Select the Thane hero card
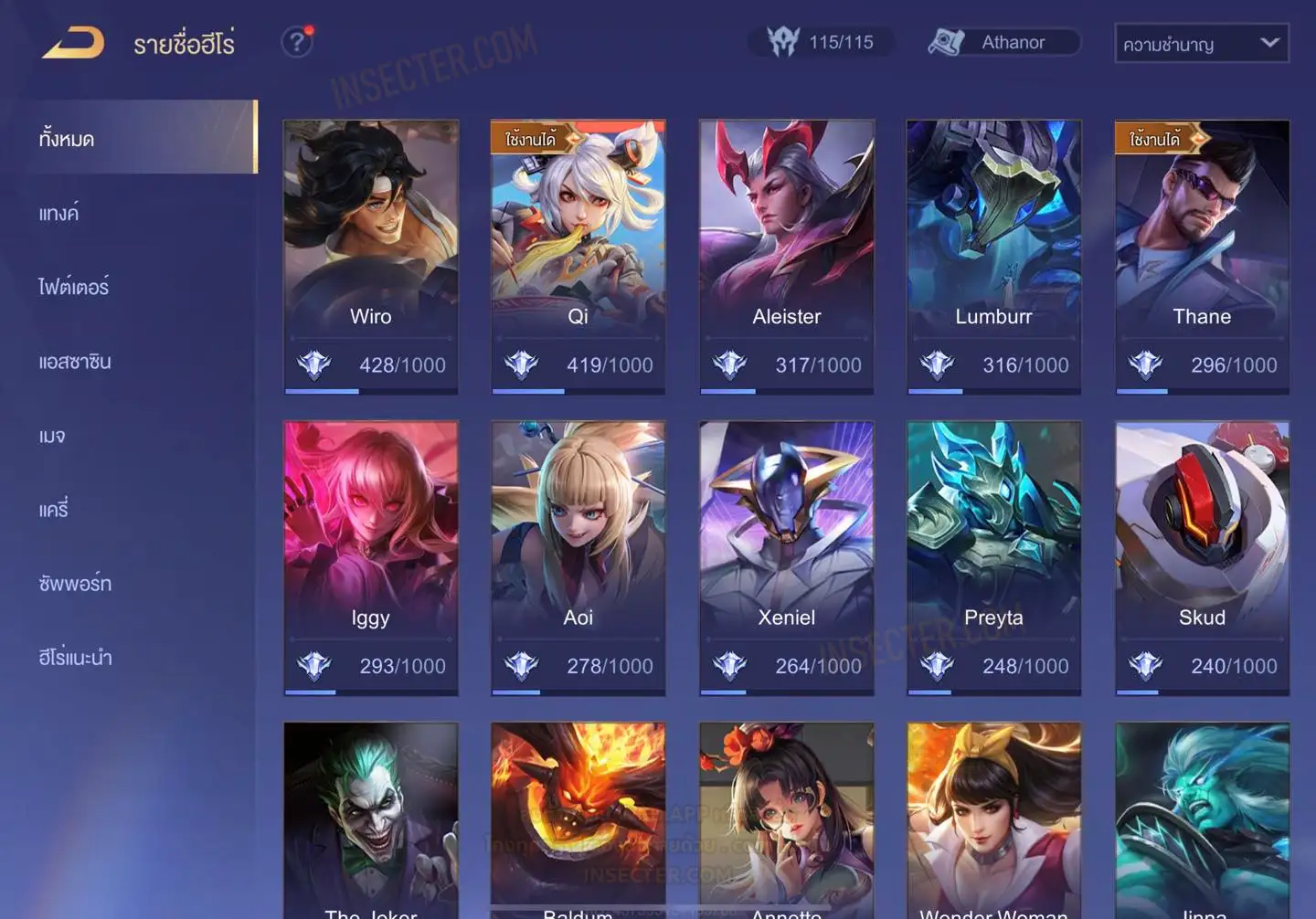The width and height of the screenshot is (1316, 919). (x=1202, y=256)
